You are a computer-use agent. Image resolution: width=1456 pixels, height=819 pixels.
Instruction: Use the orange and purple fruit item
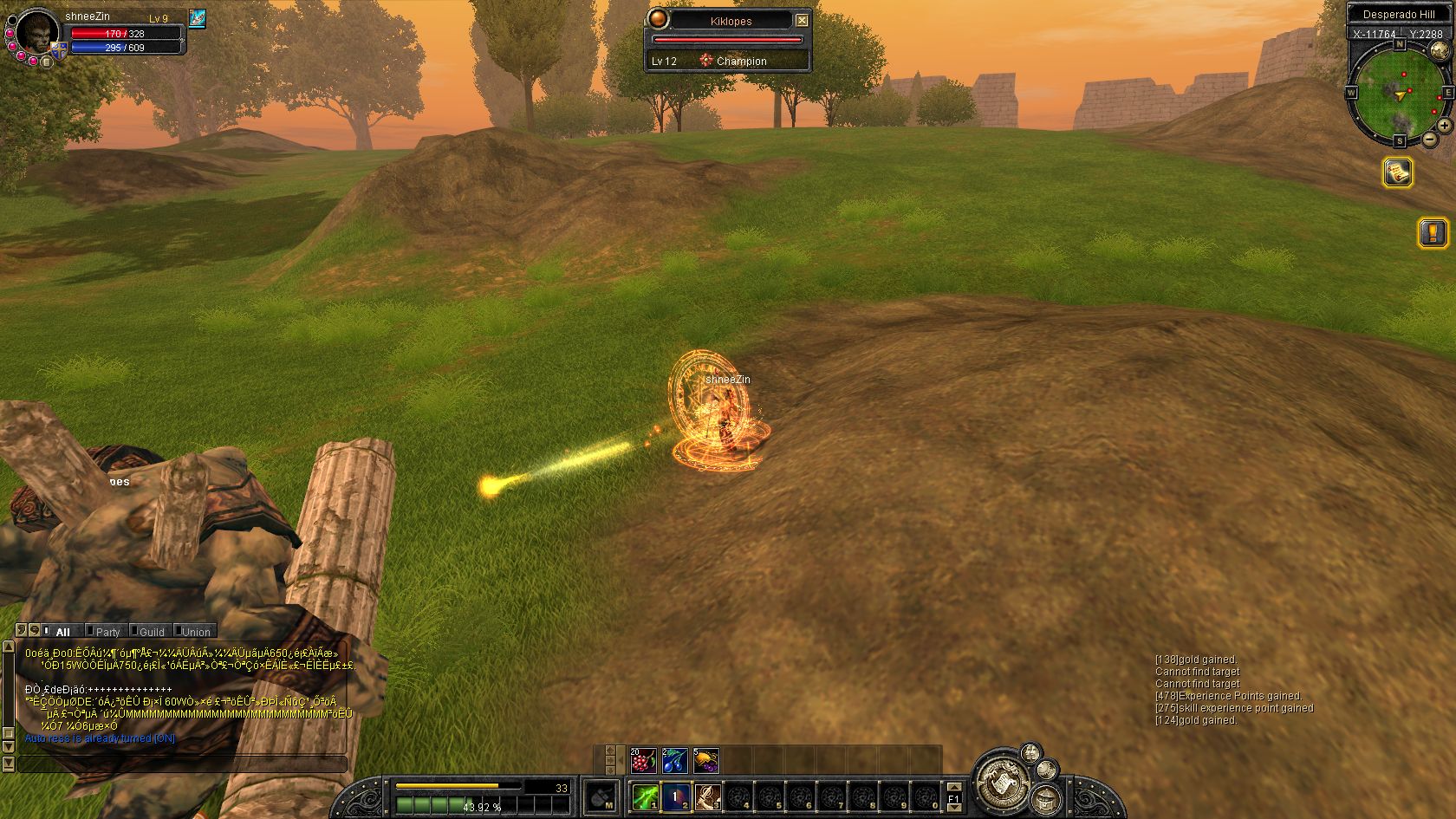pyautogui.click(x=706, y=761)
